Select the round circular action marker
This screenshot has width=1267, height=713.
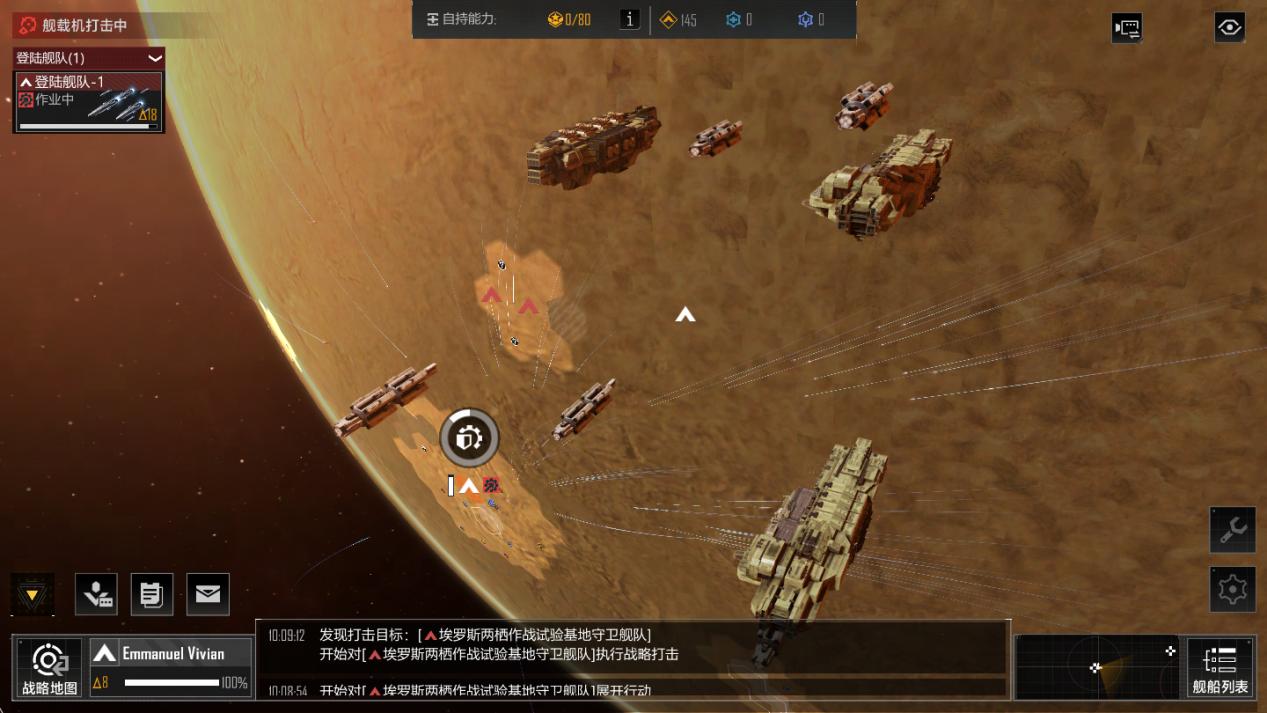pyautogui.click(x=469, y=437)
